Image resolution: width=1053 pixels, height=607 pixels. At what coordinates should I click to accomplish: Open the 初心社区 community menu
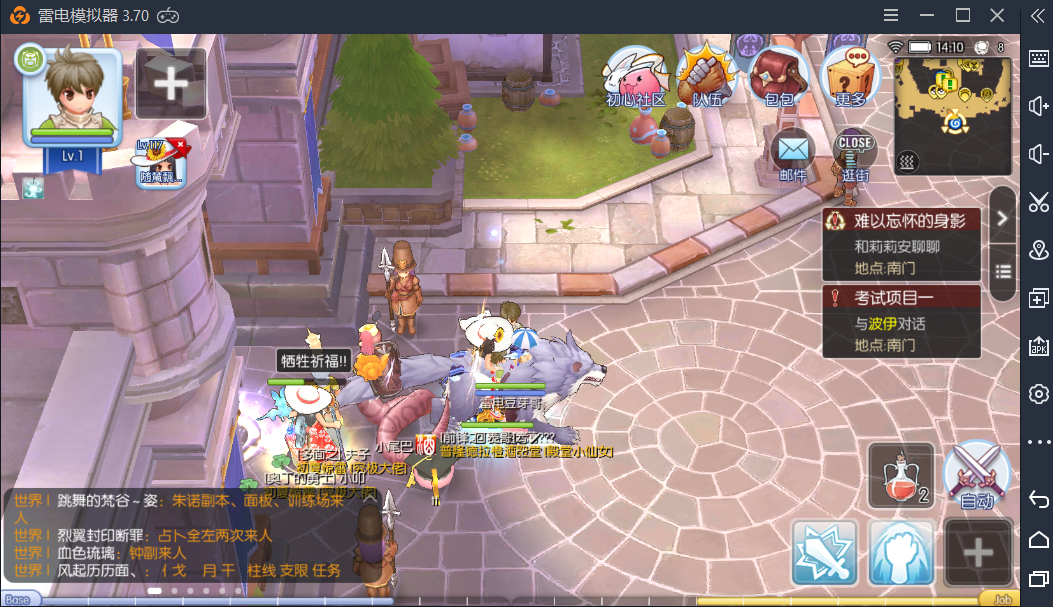point(635,76)
